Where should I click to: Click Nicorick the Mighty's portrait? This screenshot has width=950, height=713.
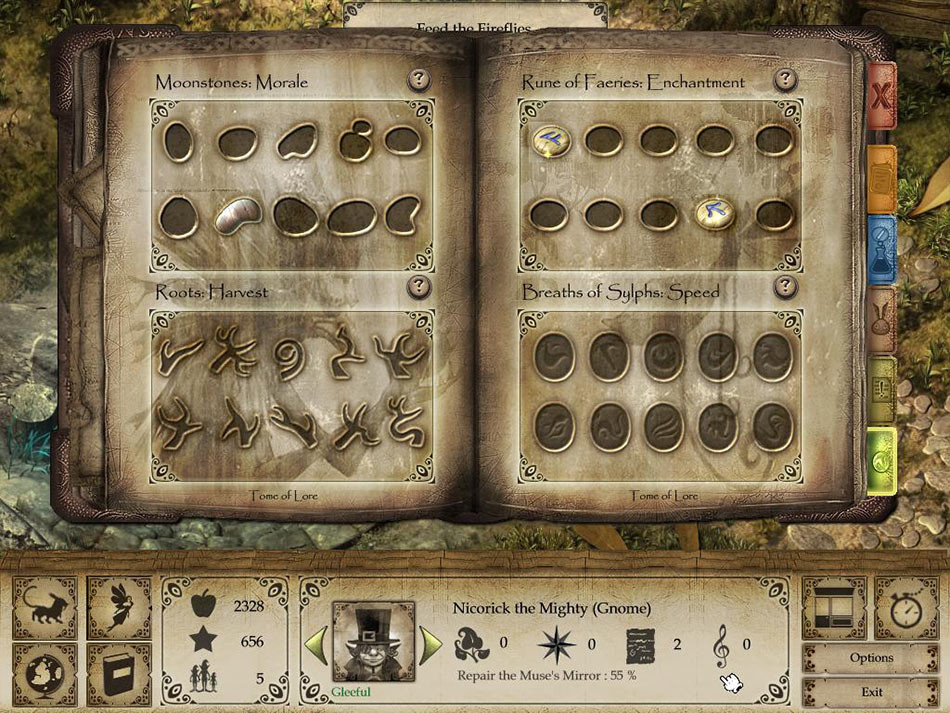pyautogui.click(x=373, y=641)
